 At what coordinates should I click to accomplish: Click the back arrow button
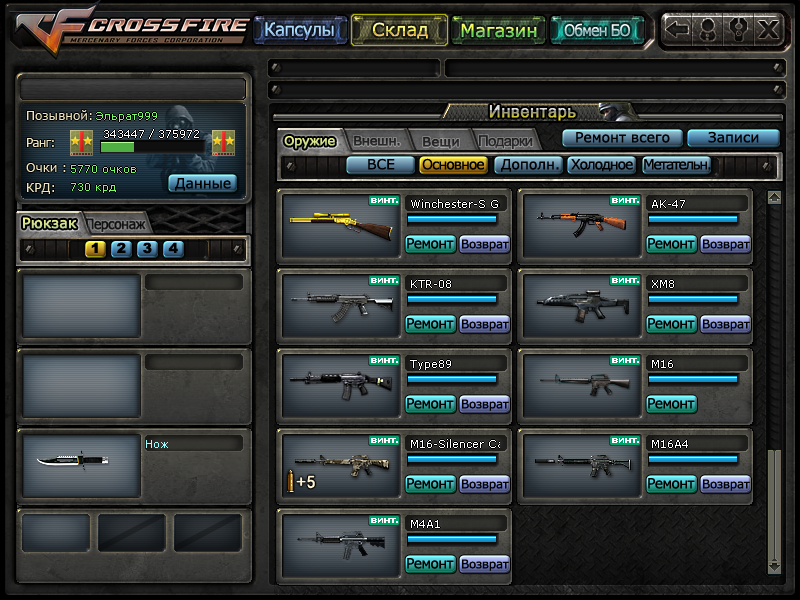678,29
